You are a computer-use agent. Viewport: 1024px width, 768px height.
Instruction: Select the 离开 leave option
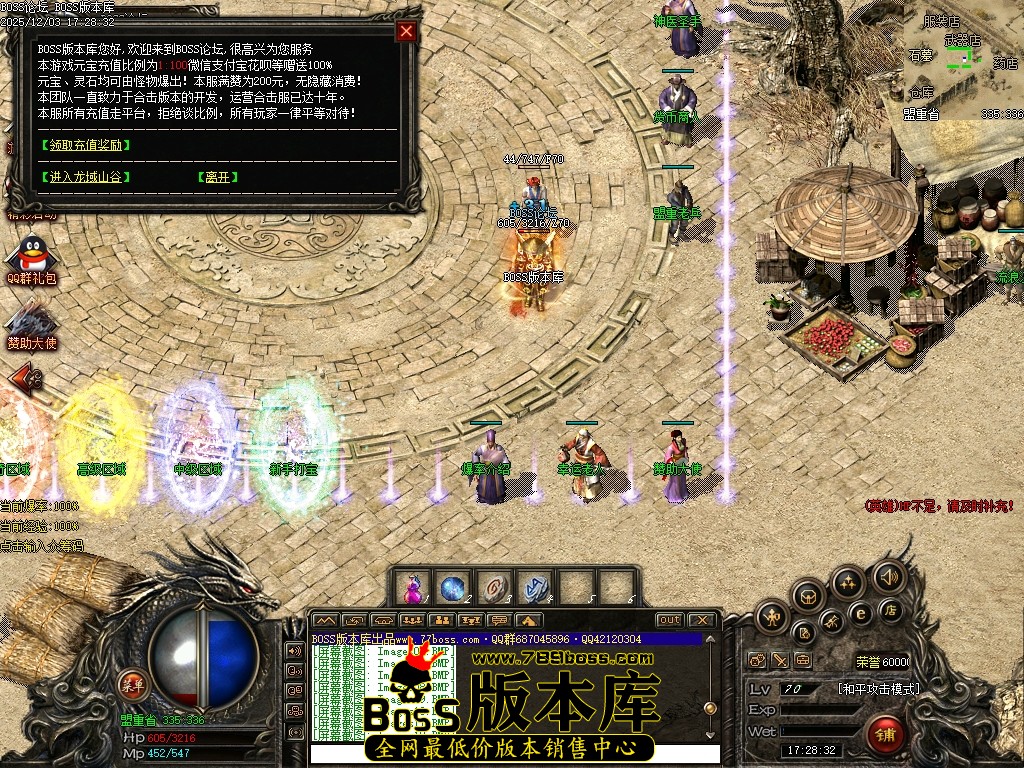217,177
